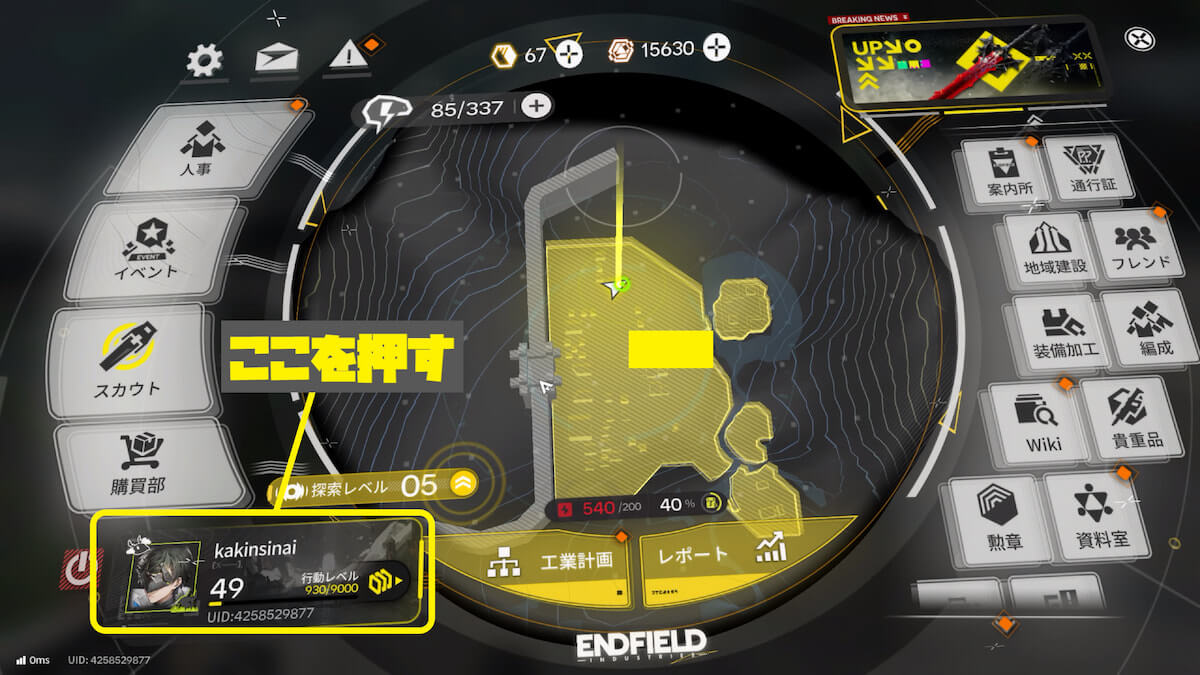Open the mail envelope icon

tap(276, 58)
